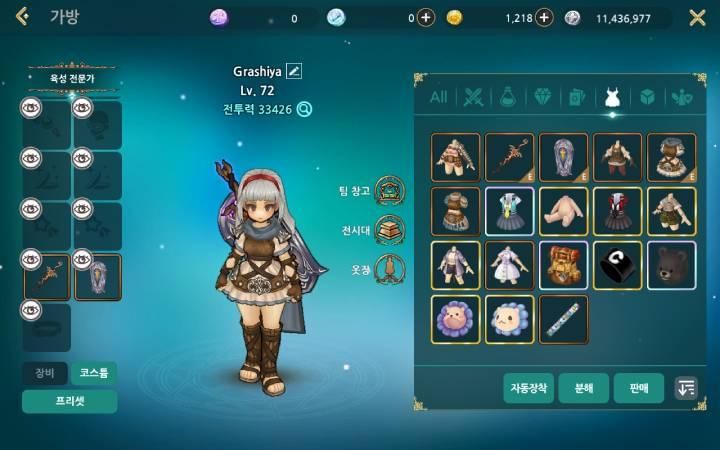This screenshot has height=450, width=720.
Task: Close the bag screen with the X
Action: [697, 17]
